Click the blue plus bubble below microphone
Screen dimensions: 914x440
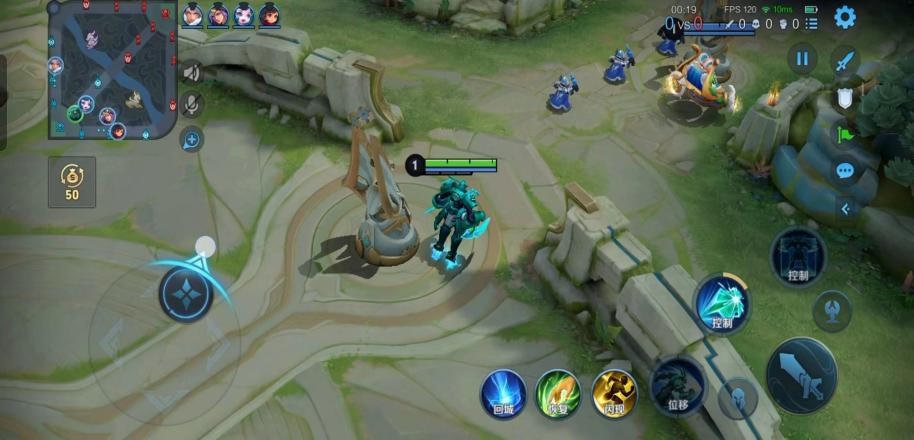click(x=191, y=139)
